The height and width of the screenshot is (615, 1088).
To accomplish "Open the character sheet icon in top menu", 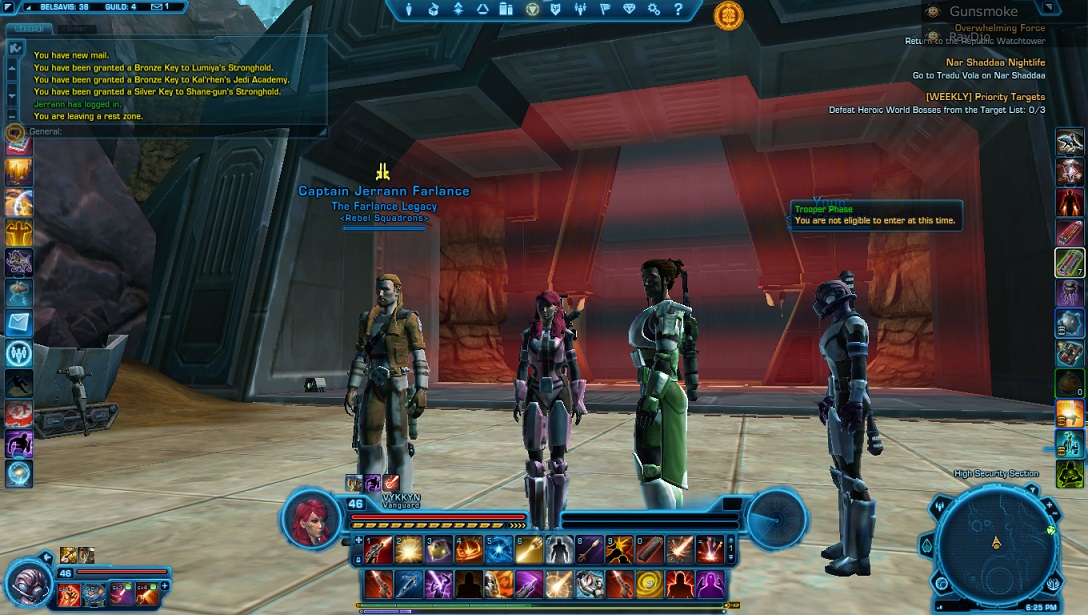I will [x=409, y=9].
